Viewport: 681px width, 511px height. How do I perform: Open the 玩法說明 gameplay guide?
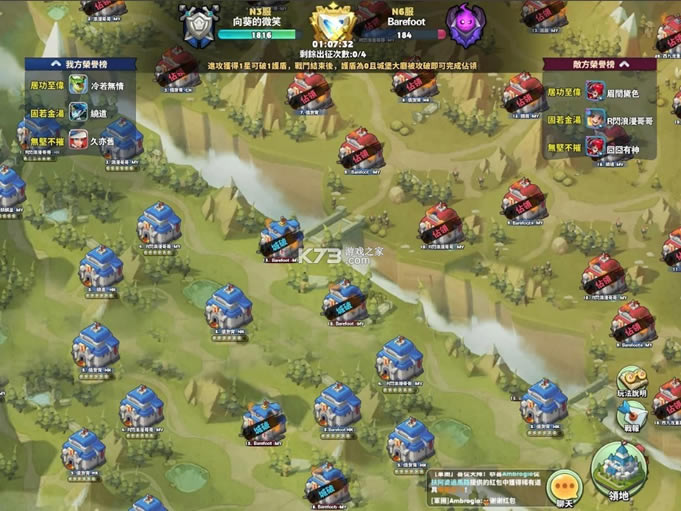point(632,382)
